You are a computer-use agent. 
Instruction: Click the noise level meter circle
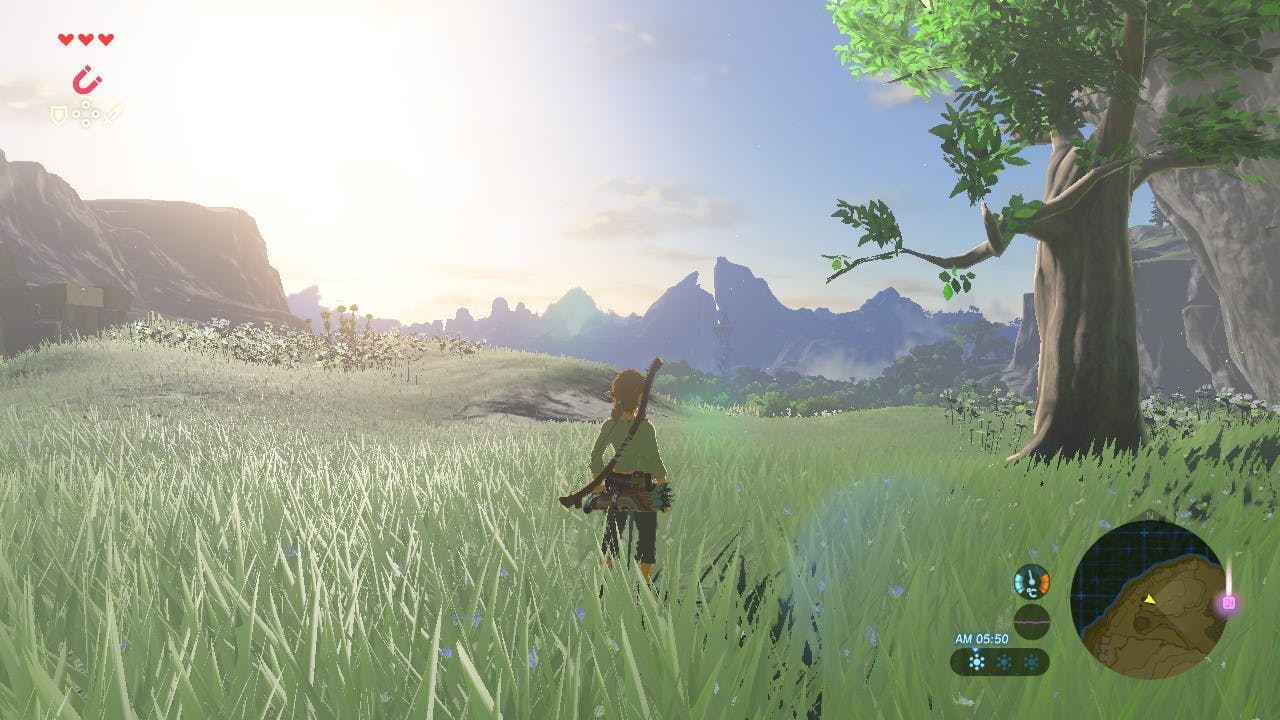coord(1031,621)
